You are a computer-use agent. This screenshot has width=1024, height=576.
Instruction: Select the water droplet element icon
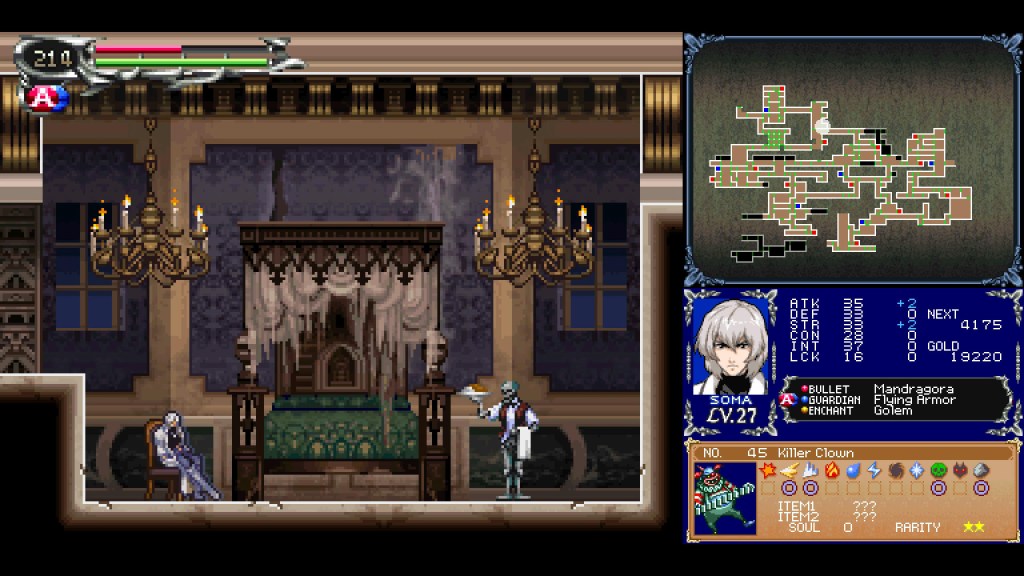coord(852,470)
